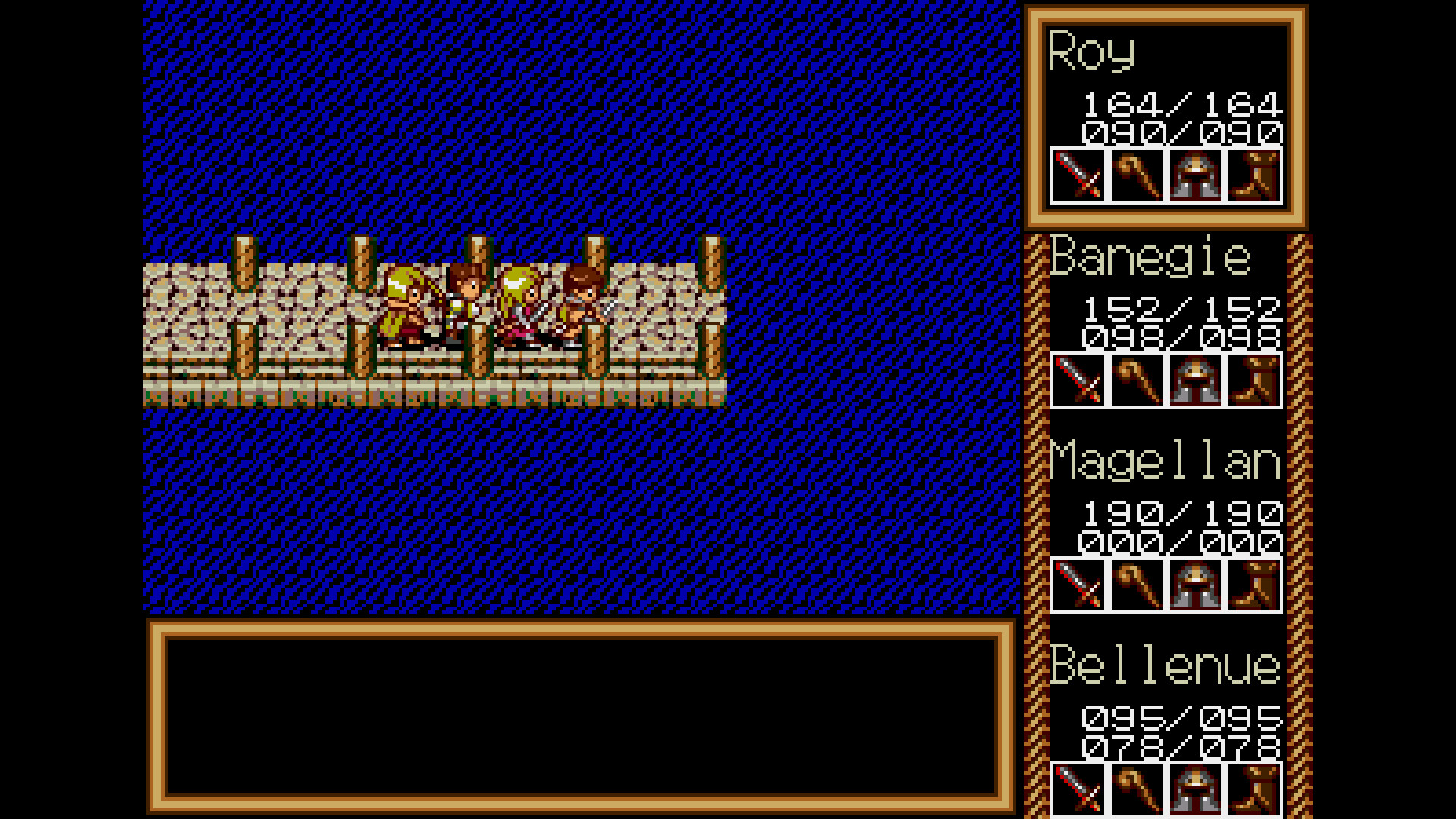Open Banegie's helmet armor slot
Viewport: 1456px width, 819px height.
point(1195,379)
